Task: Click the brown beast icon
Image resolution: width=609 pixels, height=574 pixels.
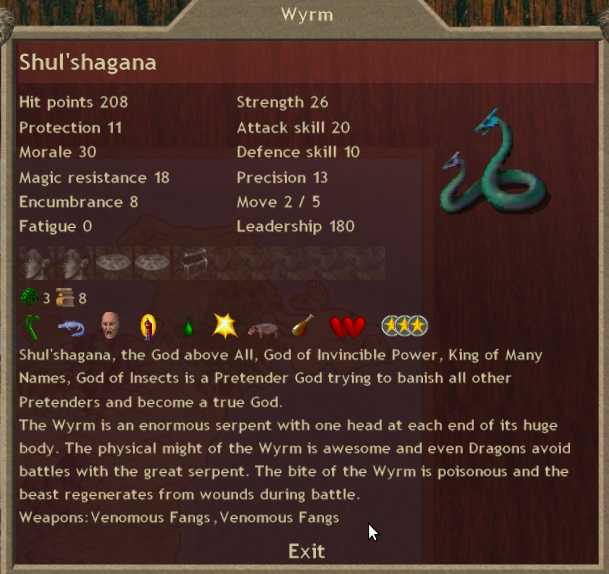Action: 263,327
